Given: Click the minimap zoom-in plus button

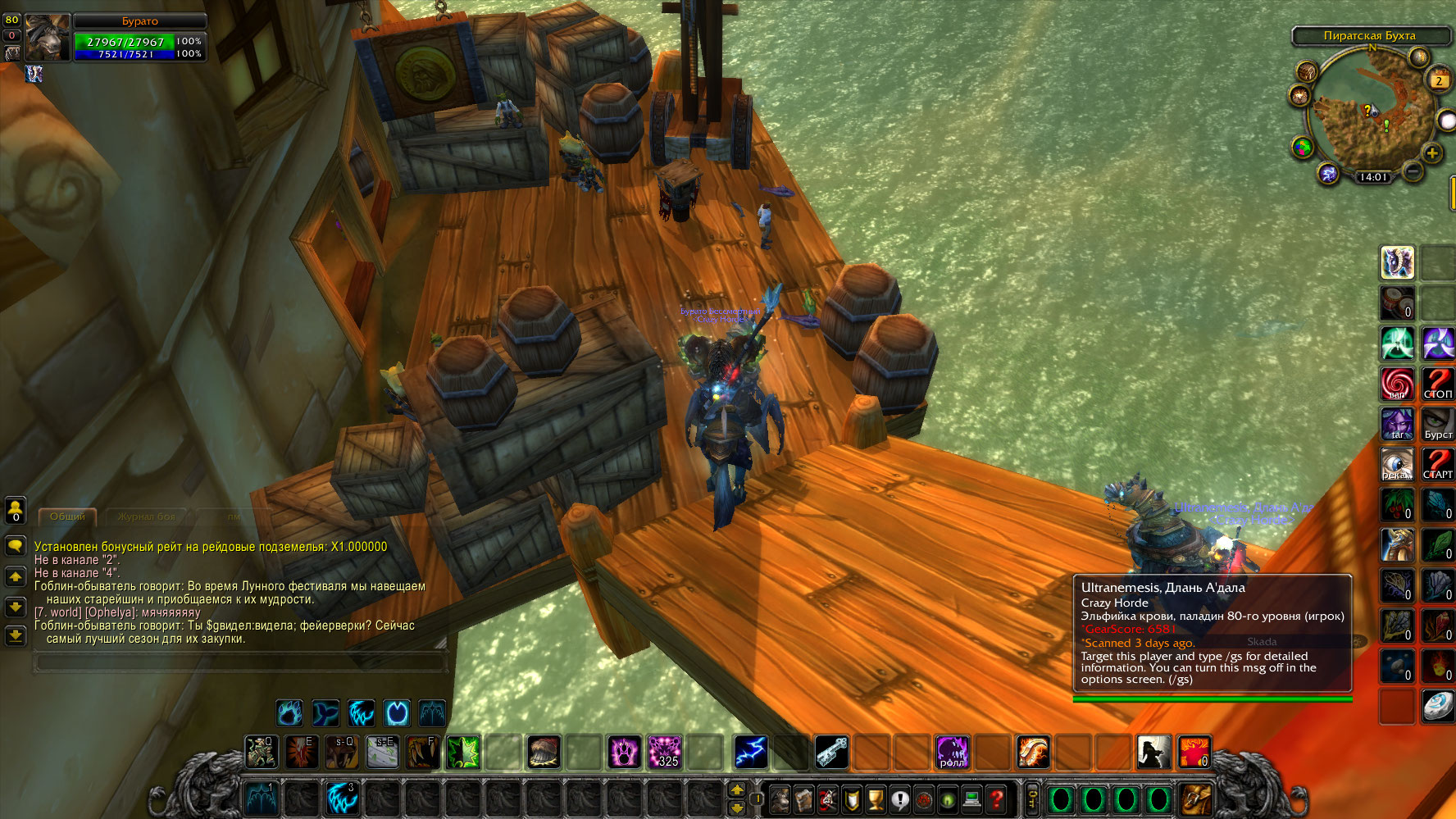Looking at the screenshot, I should coord(1432,152).
